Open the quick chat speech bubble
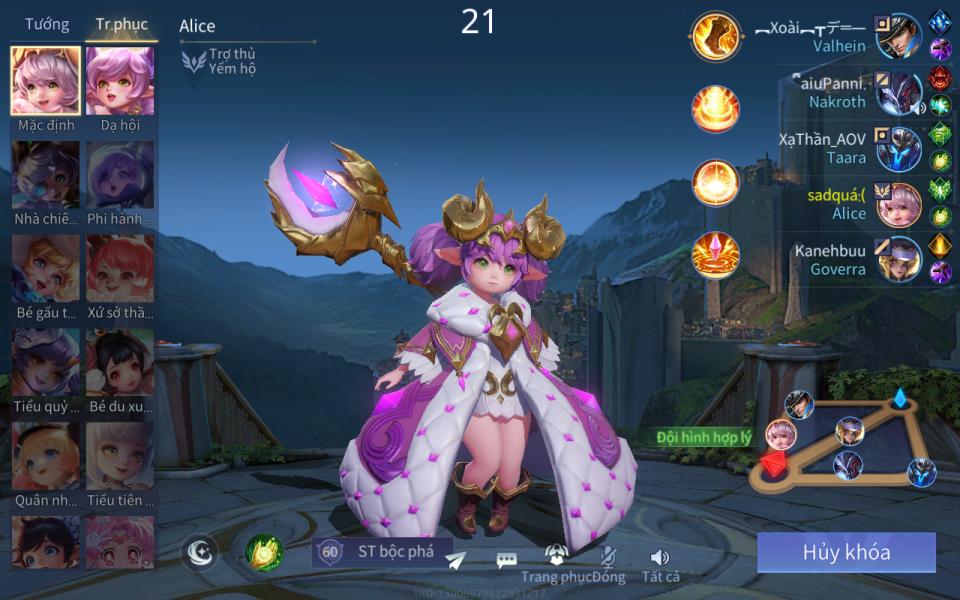The image size is (960, 600). click(x=507, y=561)
